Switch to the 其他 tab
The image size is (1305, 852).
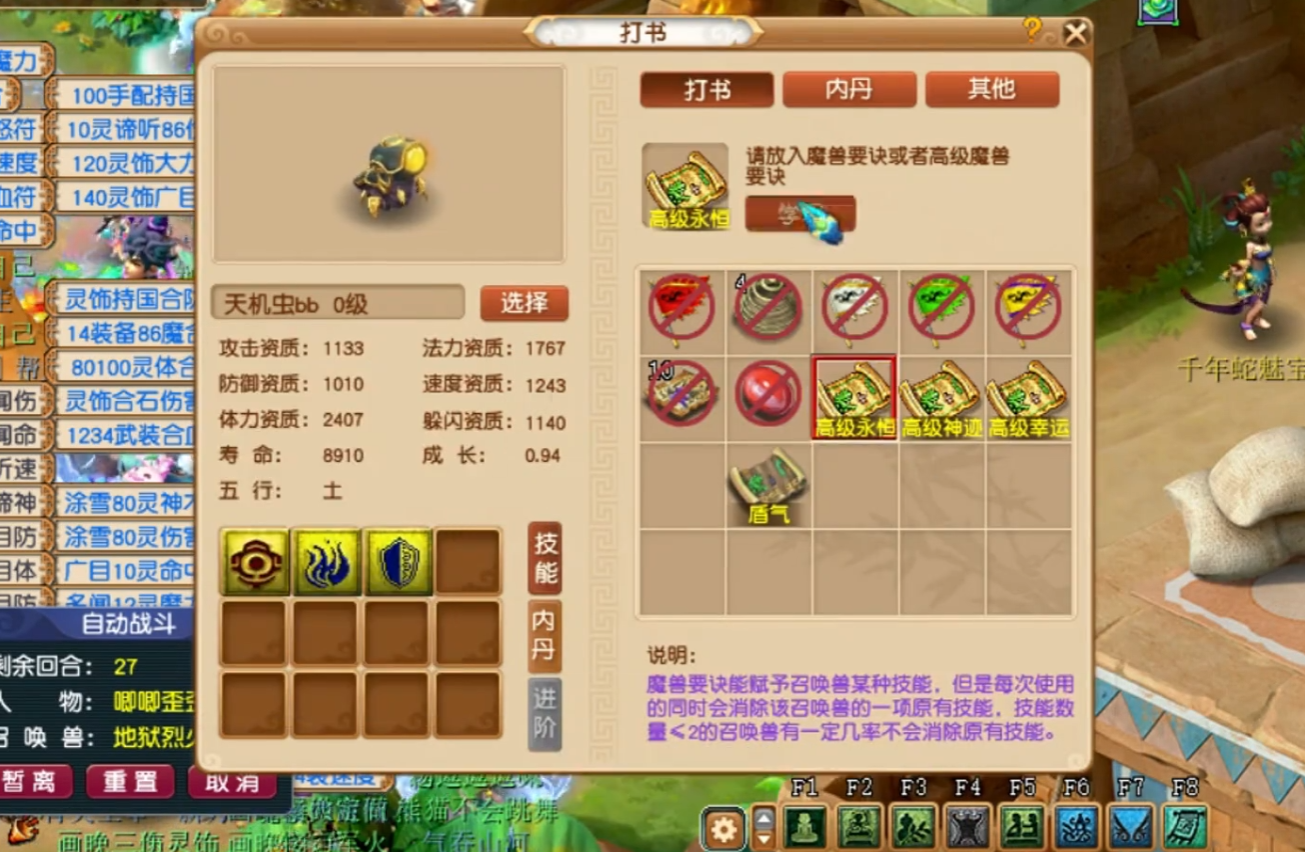click(x=992, y=90)
